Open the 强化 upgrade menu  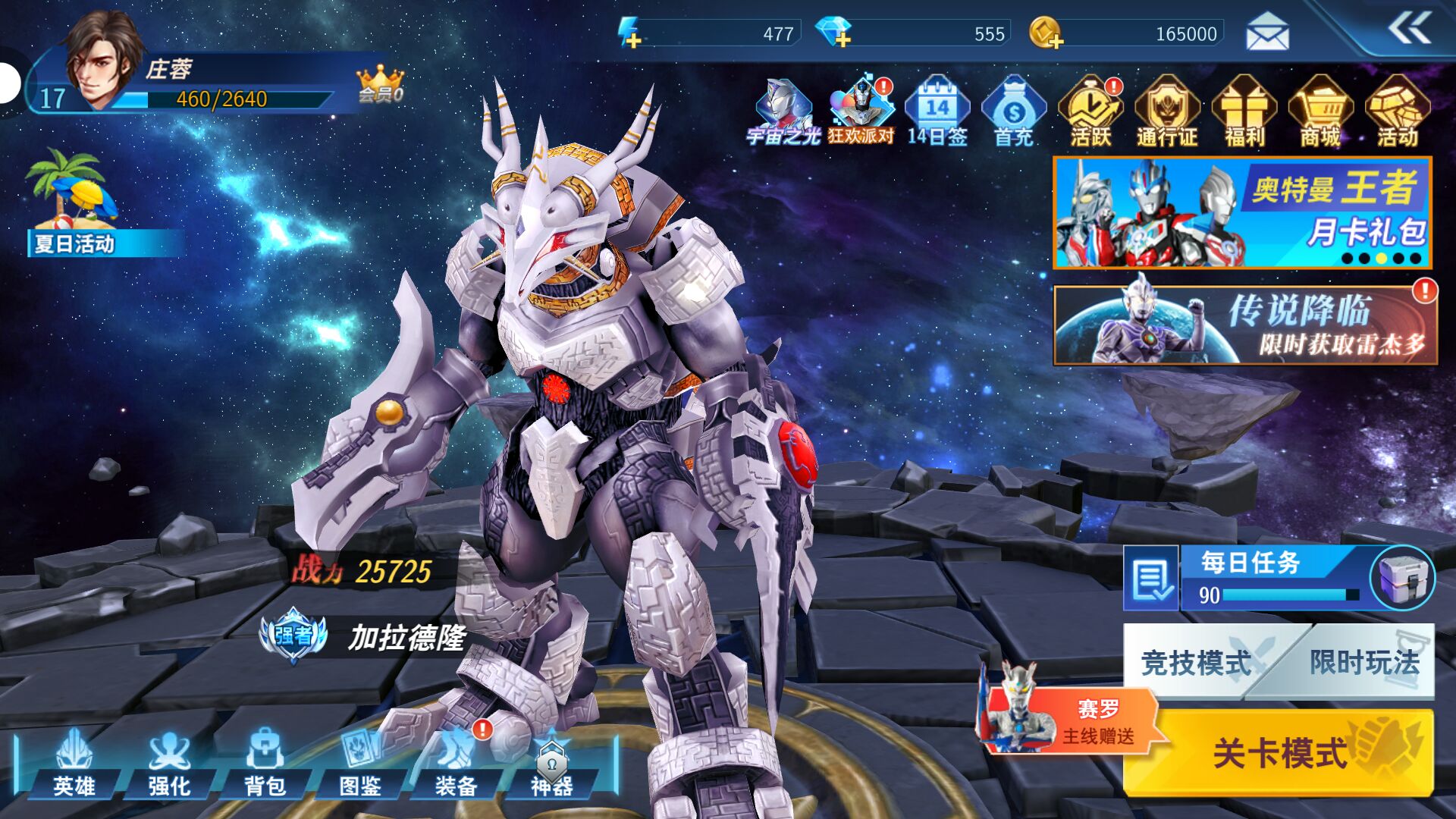169,764
